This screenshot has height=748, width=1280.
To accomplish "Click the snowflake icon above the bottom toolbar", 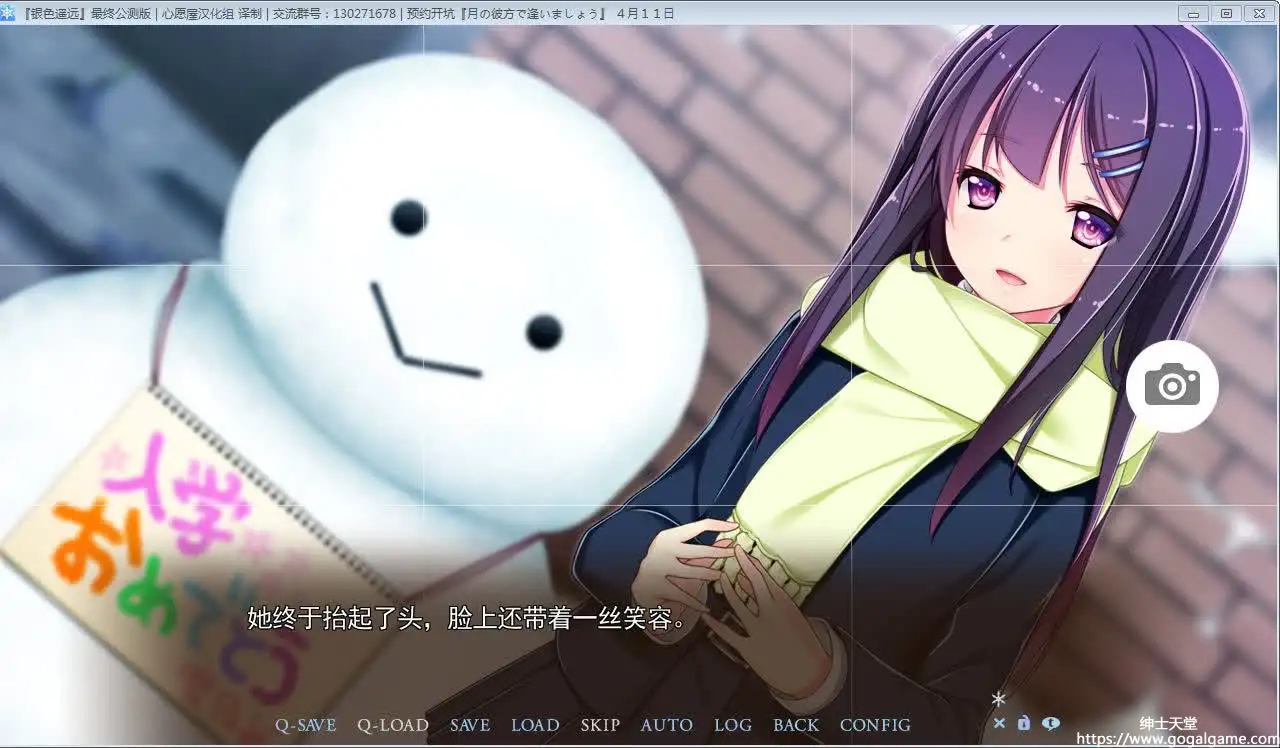I will pos(999,701).
